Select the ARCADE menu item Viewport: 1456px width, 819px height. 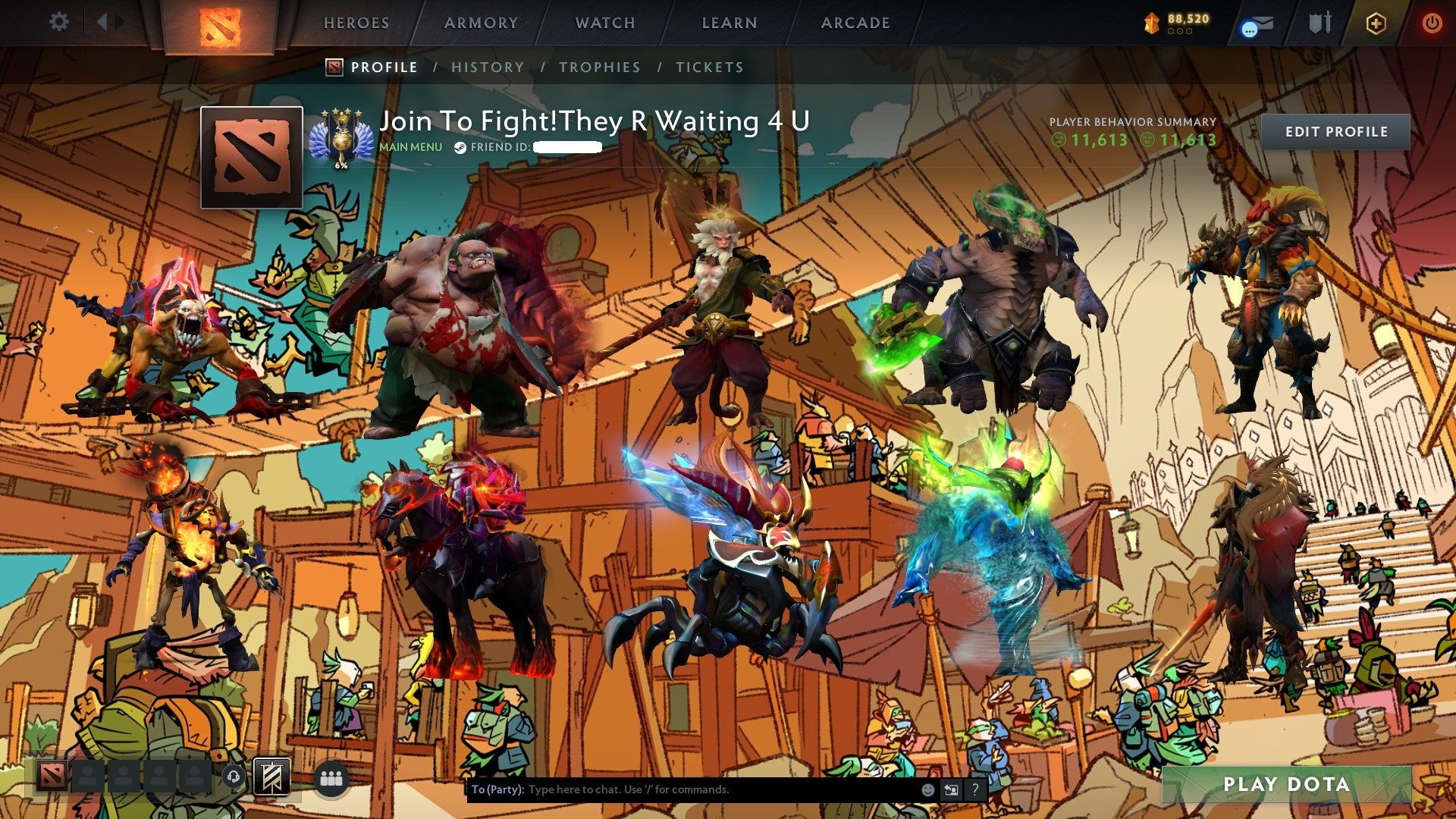point(855,23)
